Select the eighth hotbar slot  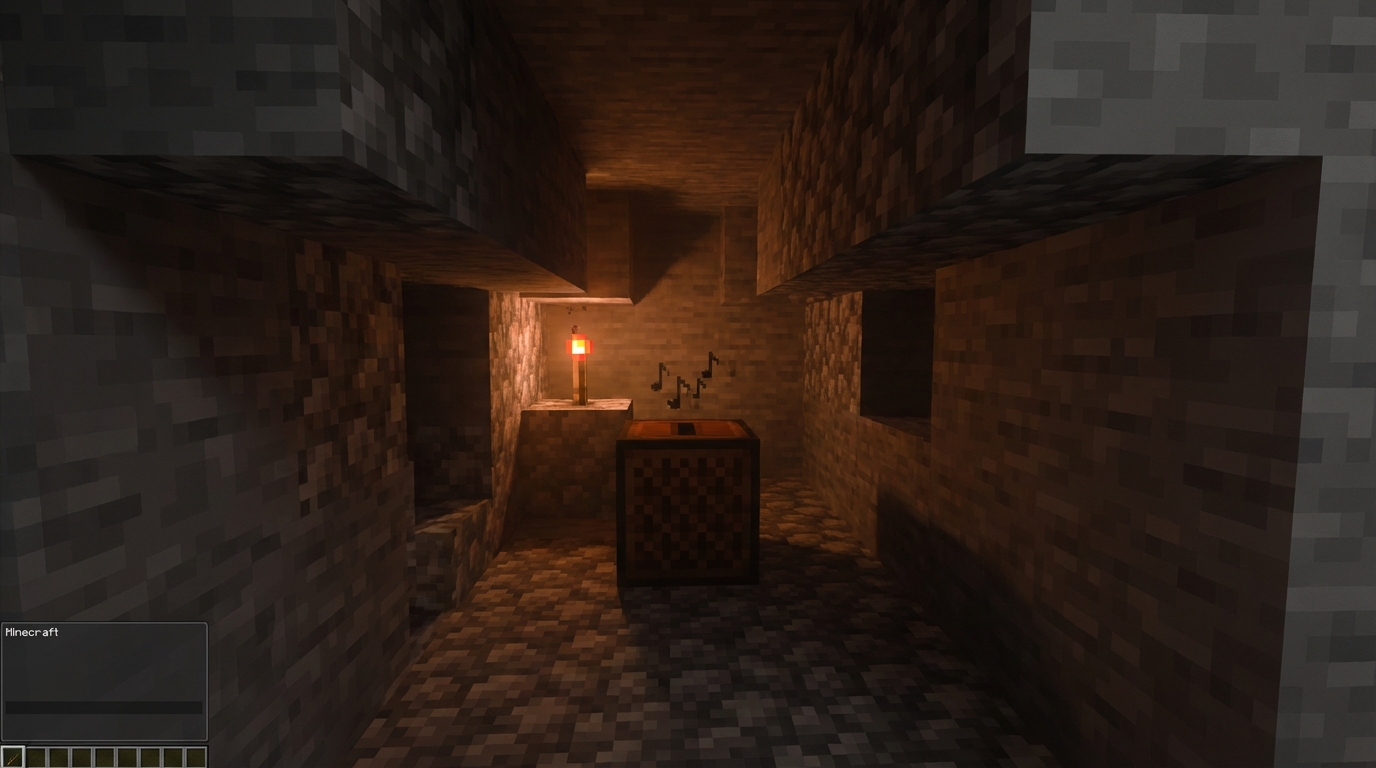pos(172,757)
